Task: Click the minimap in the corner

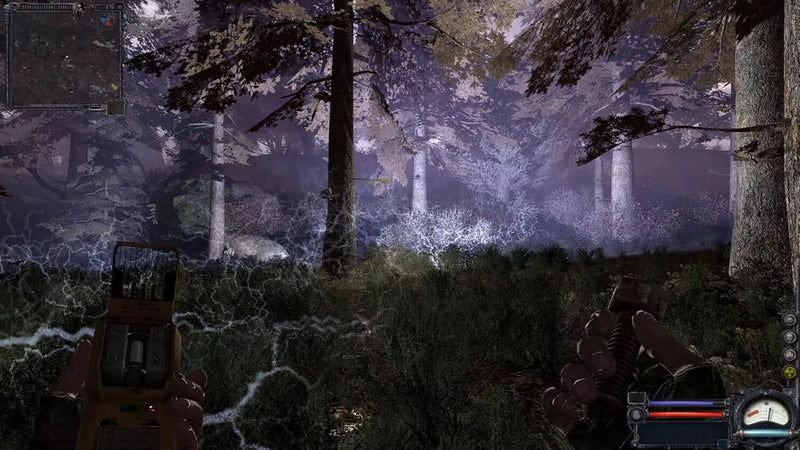Action: 64,56
